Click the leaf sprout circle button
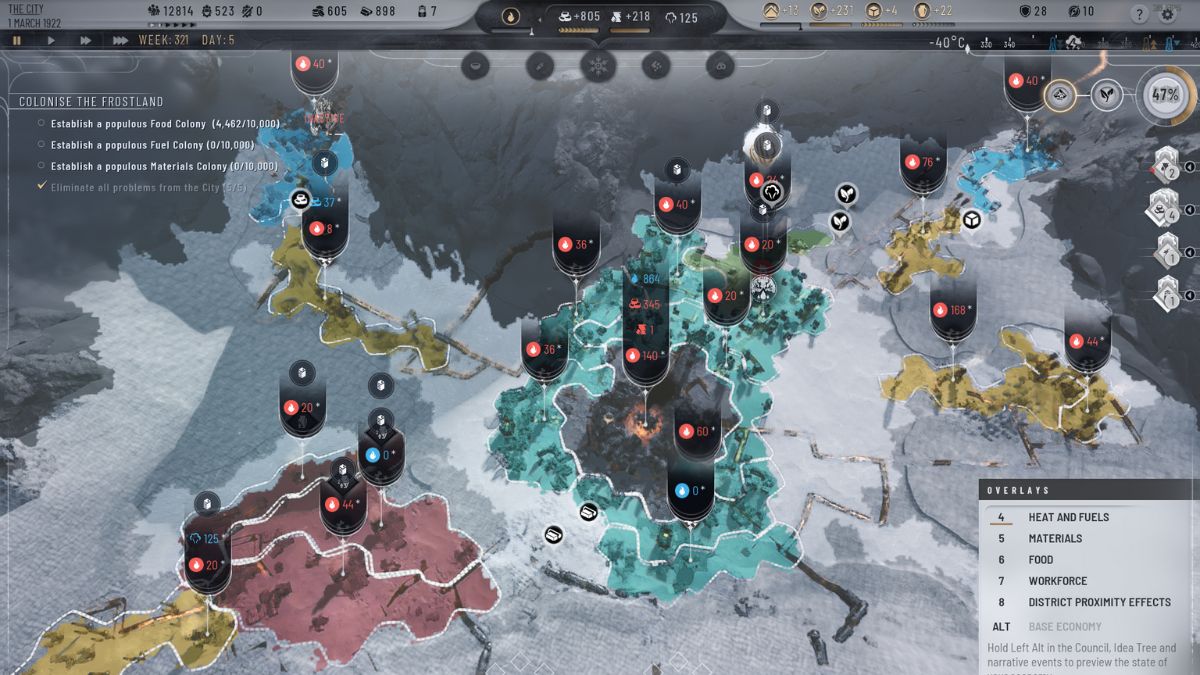 (x=1106, y=95)
